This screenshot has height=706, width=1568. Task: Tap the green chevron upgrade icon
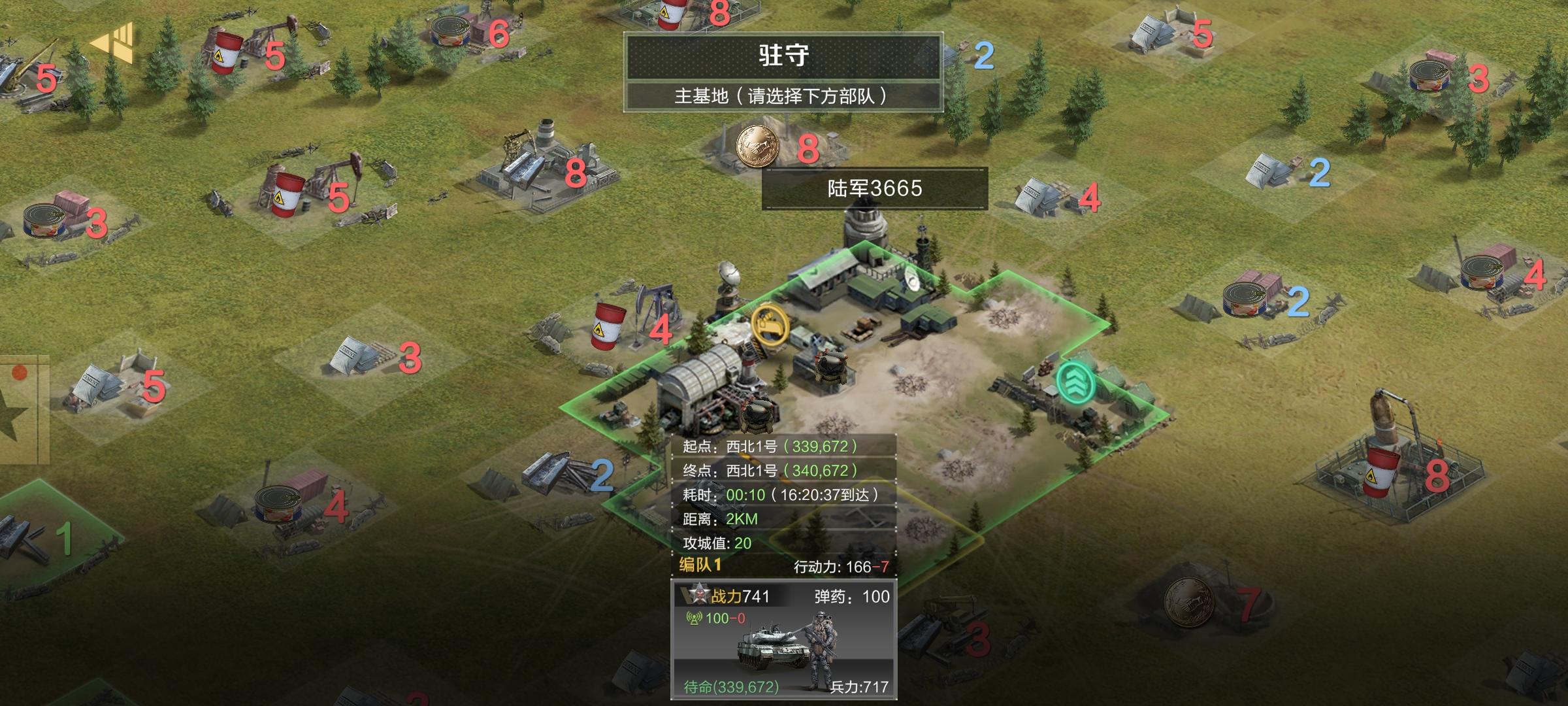1075,381
